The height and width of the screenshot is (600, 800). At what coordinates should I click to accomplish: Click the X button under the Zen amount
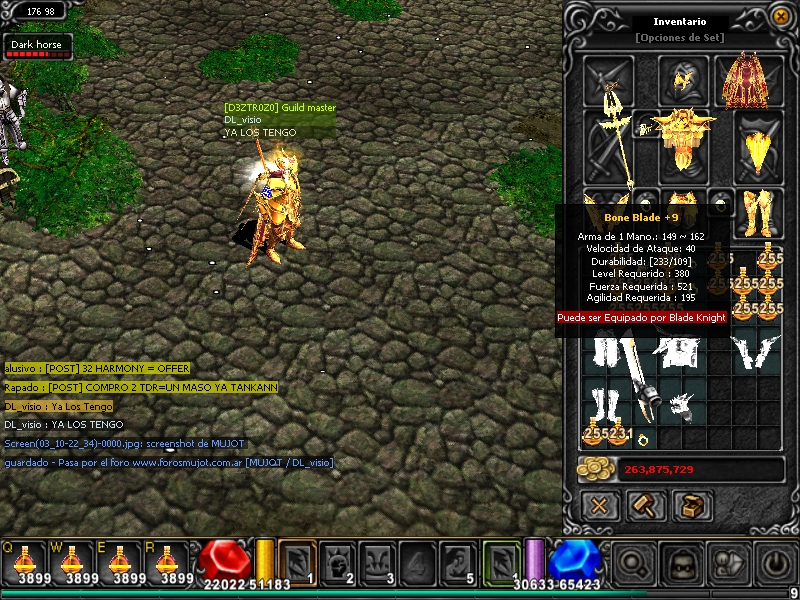pyautogui.click(x=599, y=506)
